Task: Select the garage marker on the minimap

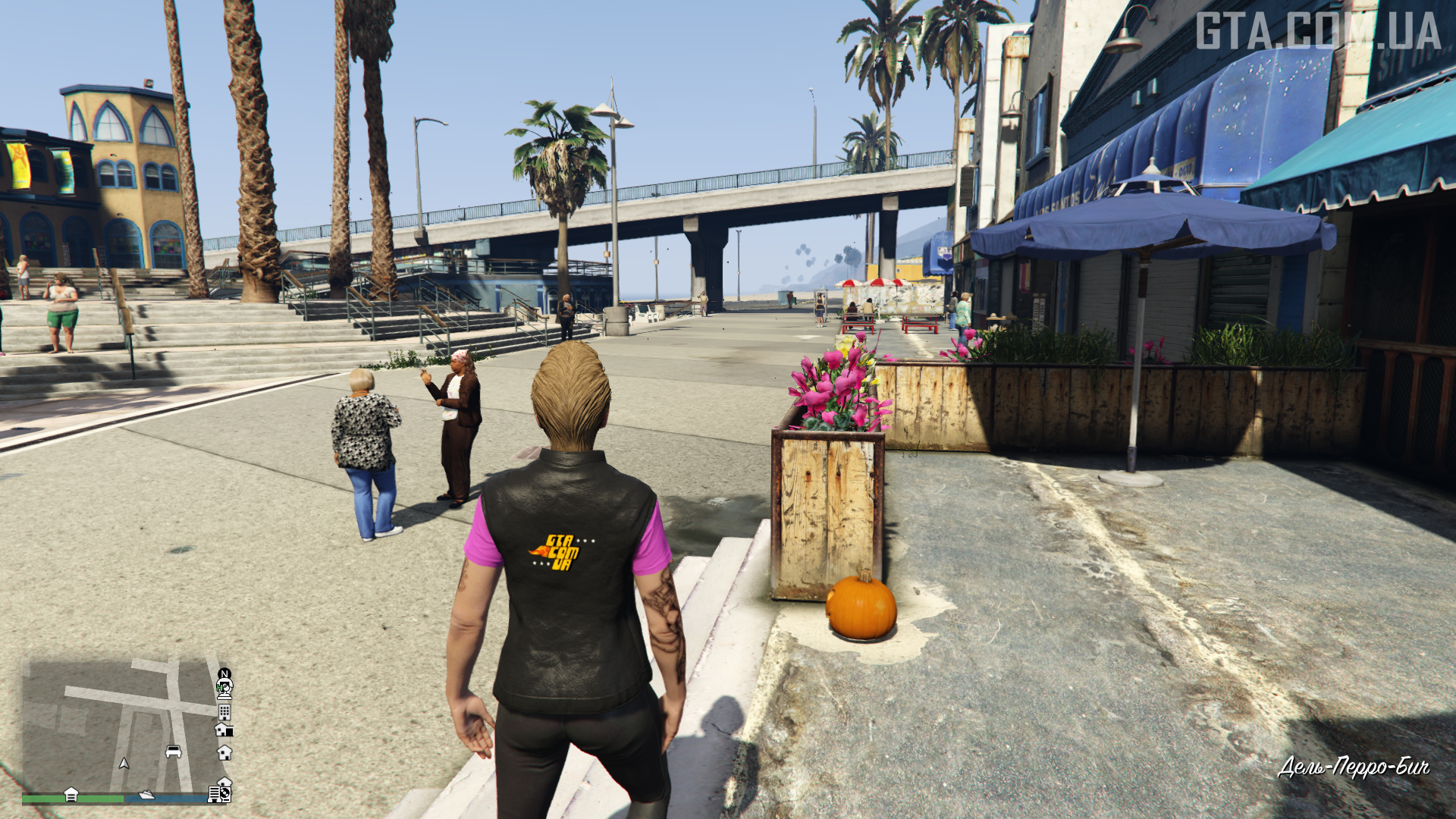Action: (x=71, y=793)
